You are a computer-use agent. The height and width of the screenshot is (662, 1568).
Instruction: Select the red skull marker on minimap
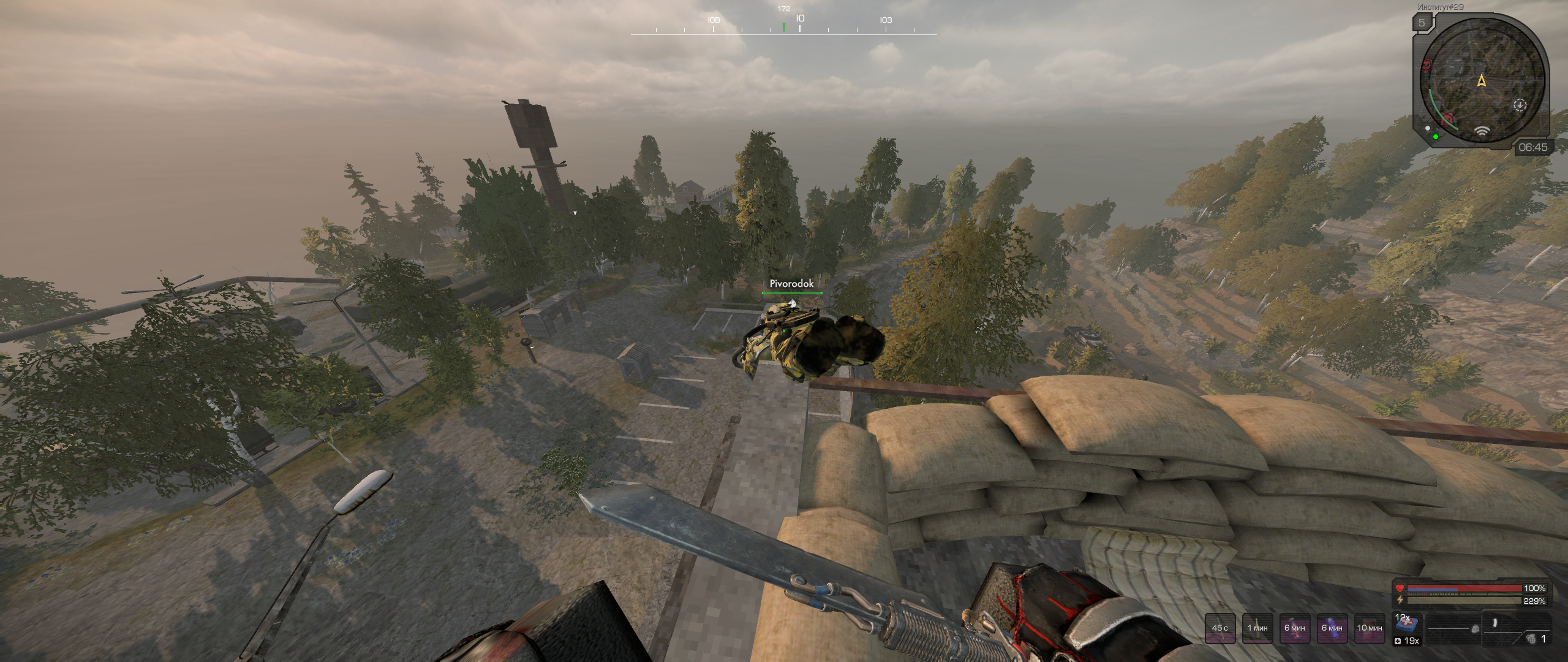point(1427,64)
